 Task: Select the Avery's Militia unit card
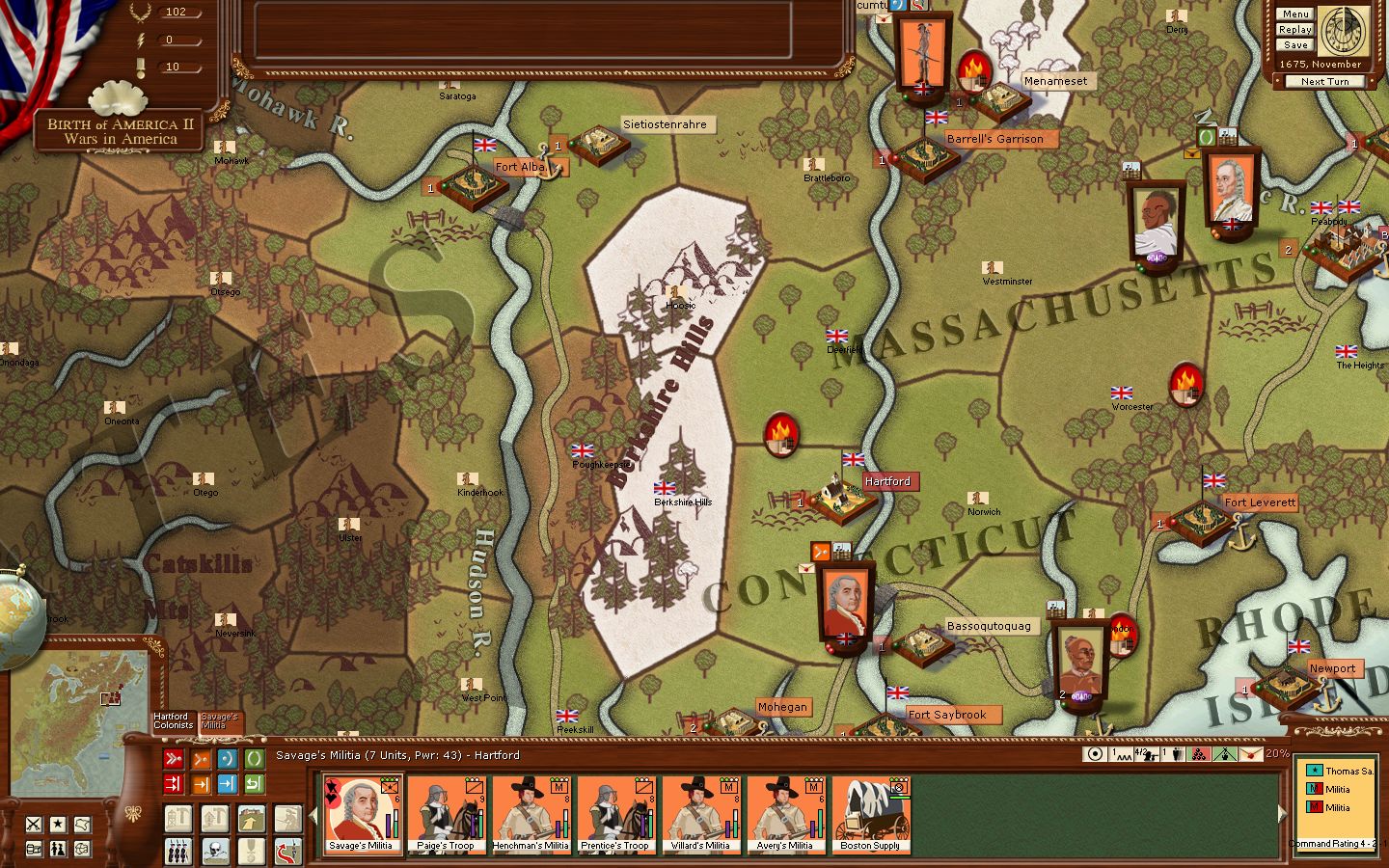785,815
